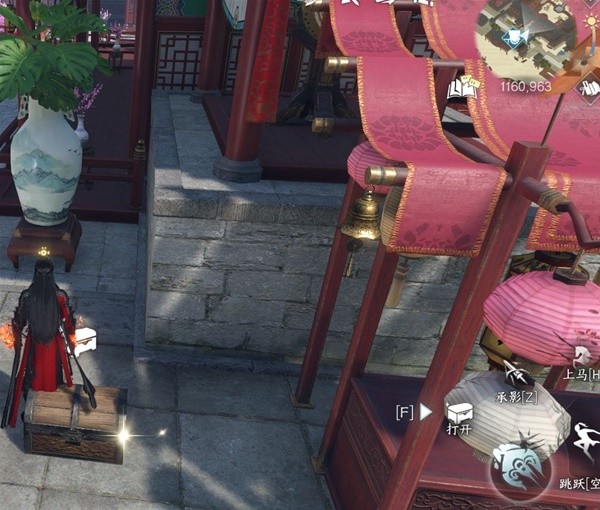
Task: Open the circular minimap
Action: point(526,35)
